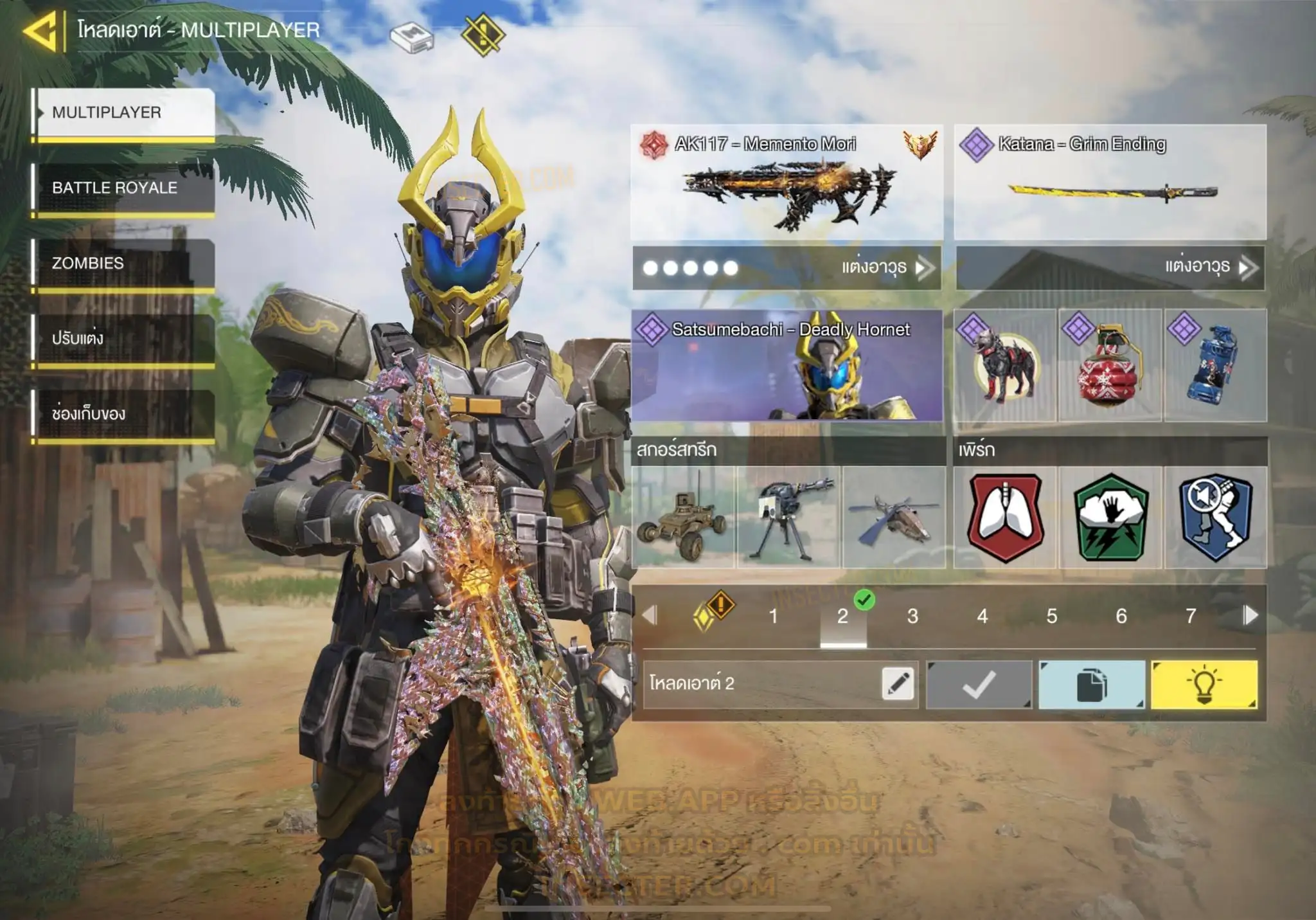The width and height of the screenshot is (1316, 920).
Task: Go back using the yellow arrow button
Action: coord(41,30)
